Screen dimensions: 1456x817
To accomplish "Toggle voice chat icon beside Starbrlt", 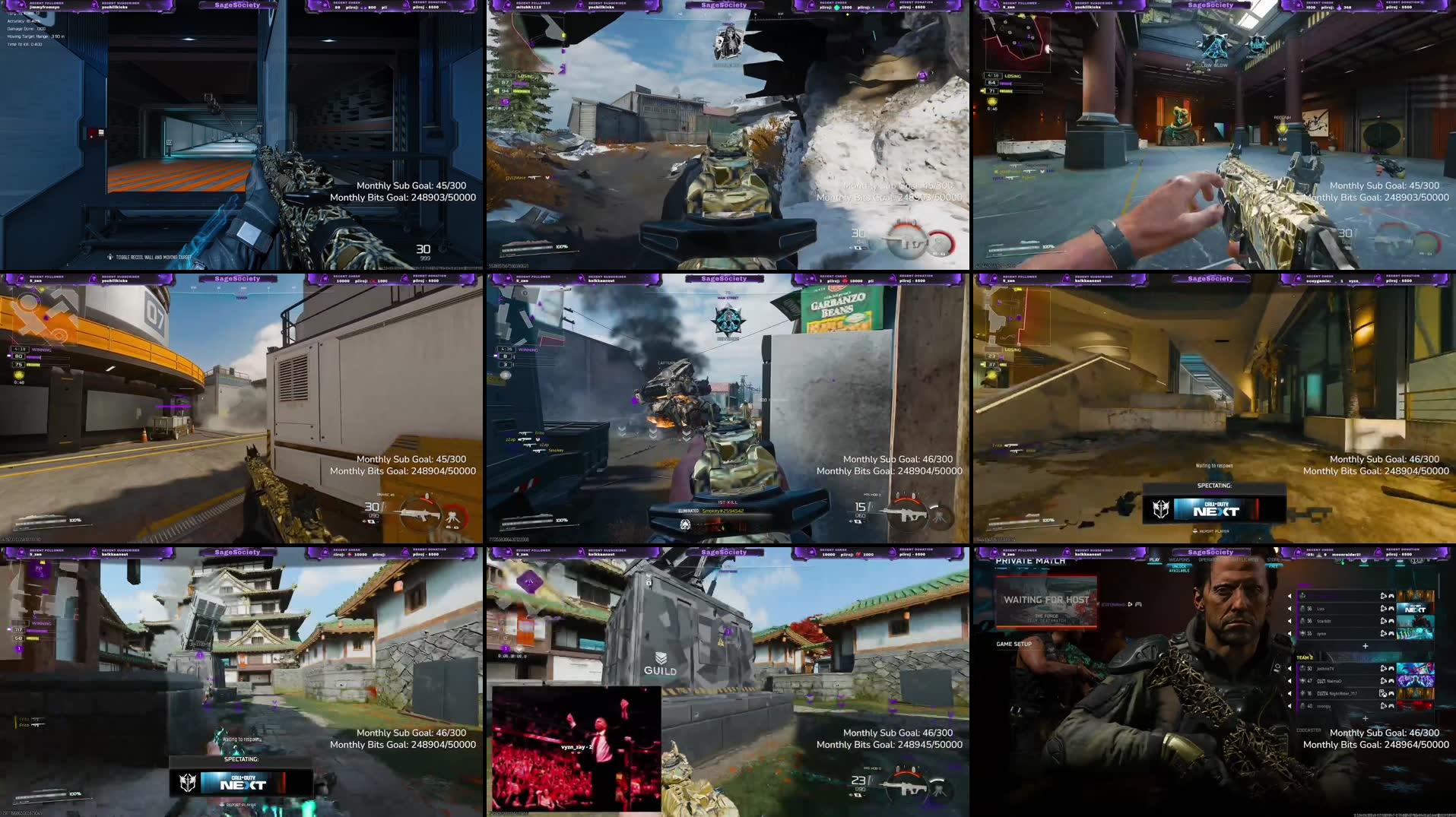I will tap(1382, 622).
